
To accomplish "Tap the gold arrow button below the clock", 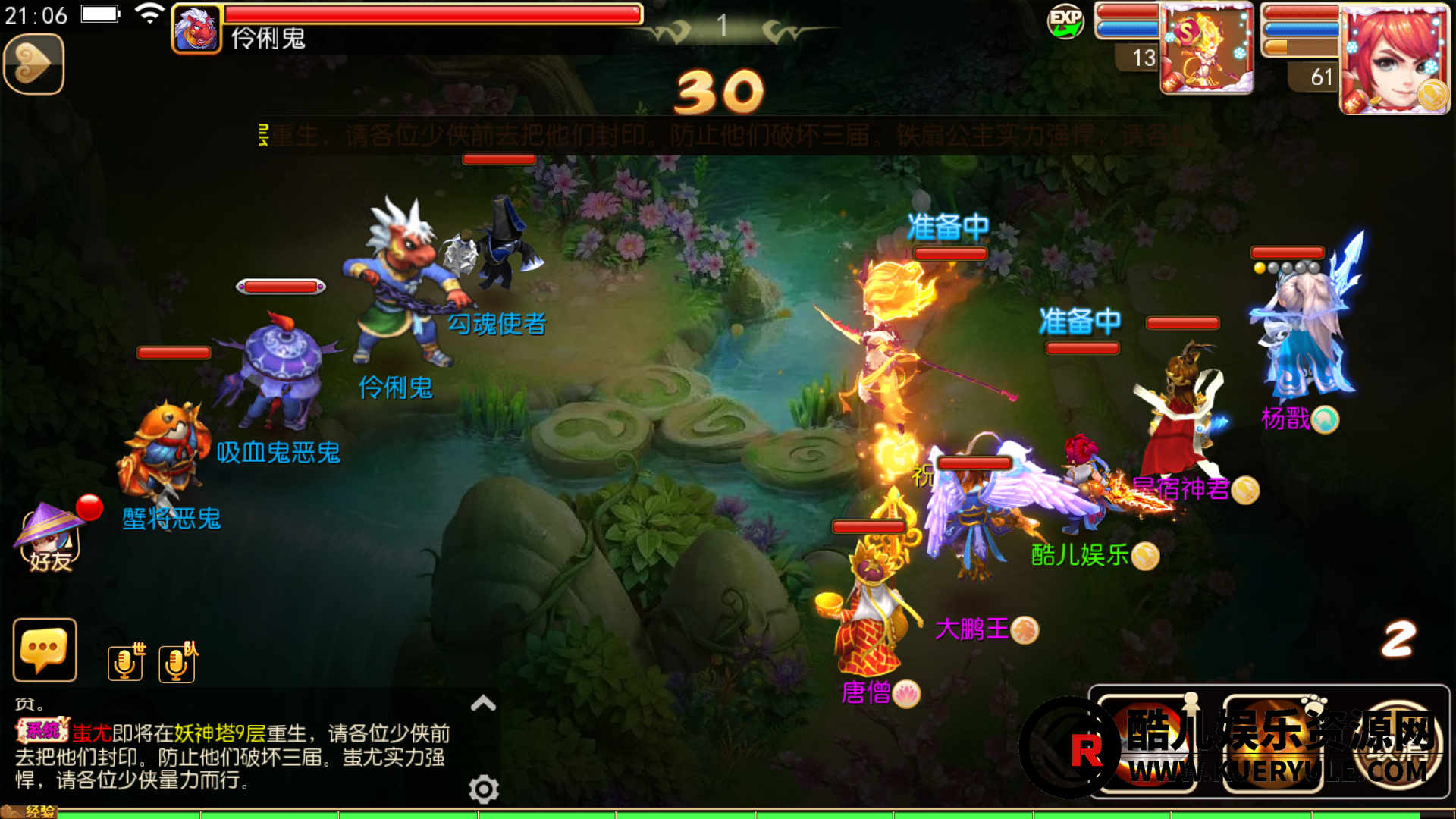I will point(33,64).
